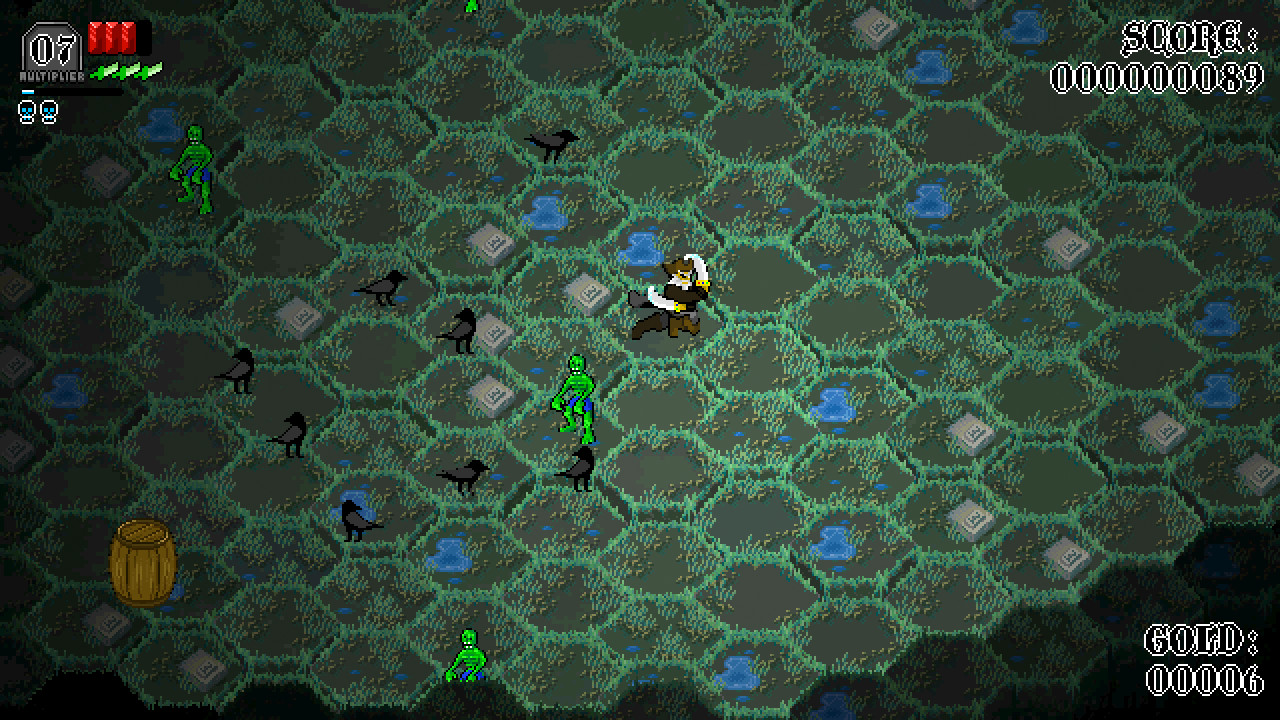Click the crow below the center zombie
This screenshot has height=720, width=1280.
point(578,470)
